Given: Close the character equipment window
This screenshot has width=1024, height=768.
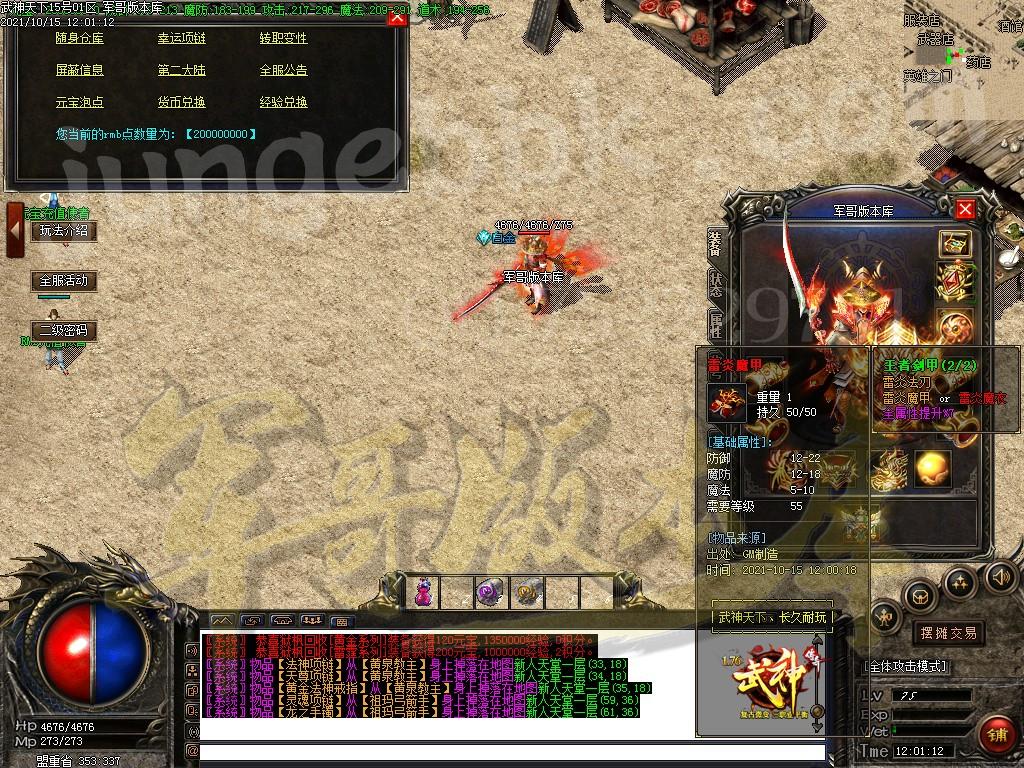Looking at the screenshot, I should tap(965, 209).
